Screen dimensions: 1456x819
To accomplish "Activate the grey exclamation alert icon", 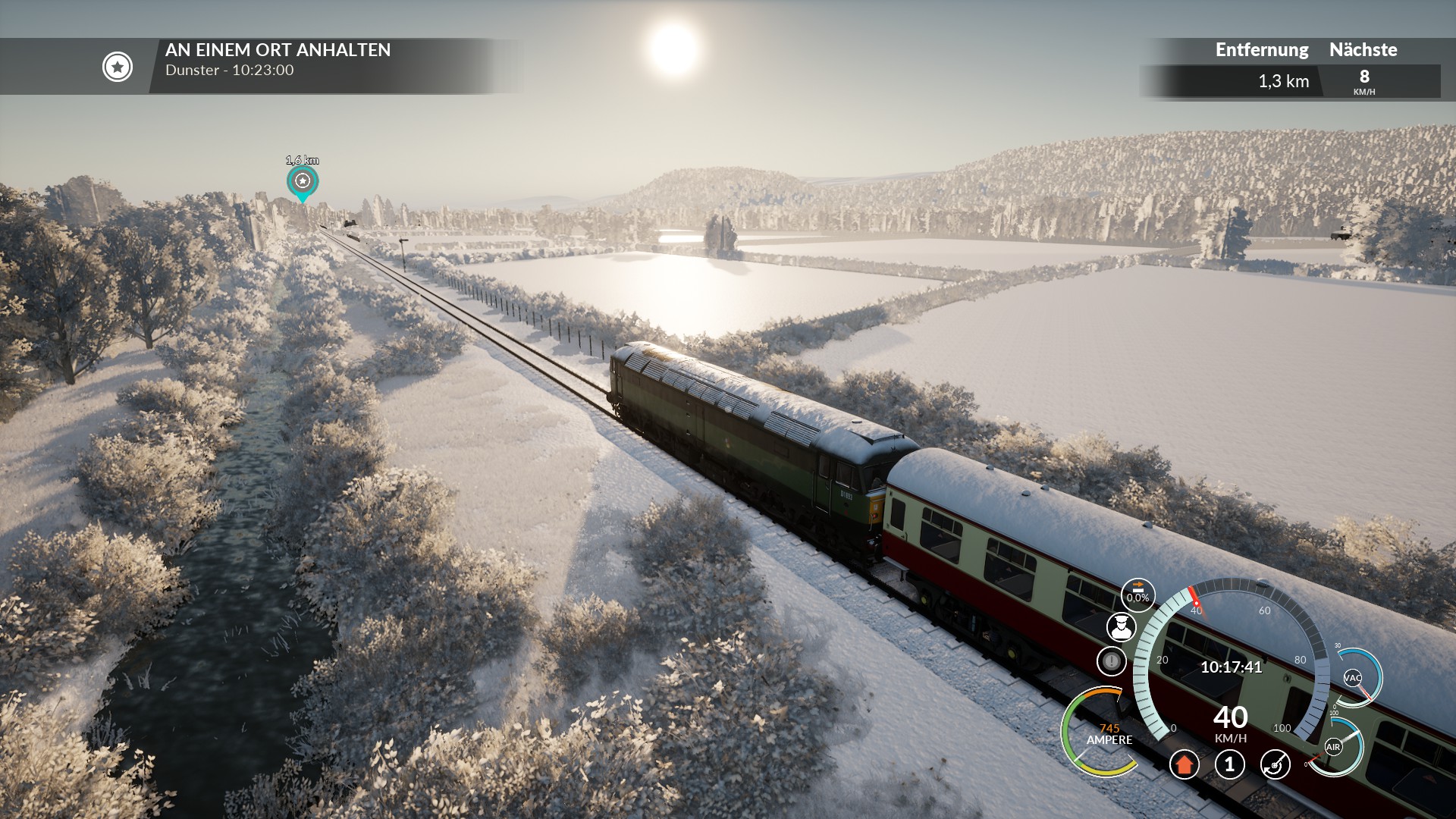I will pos(1111,661).
